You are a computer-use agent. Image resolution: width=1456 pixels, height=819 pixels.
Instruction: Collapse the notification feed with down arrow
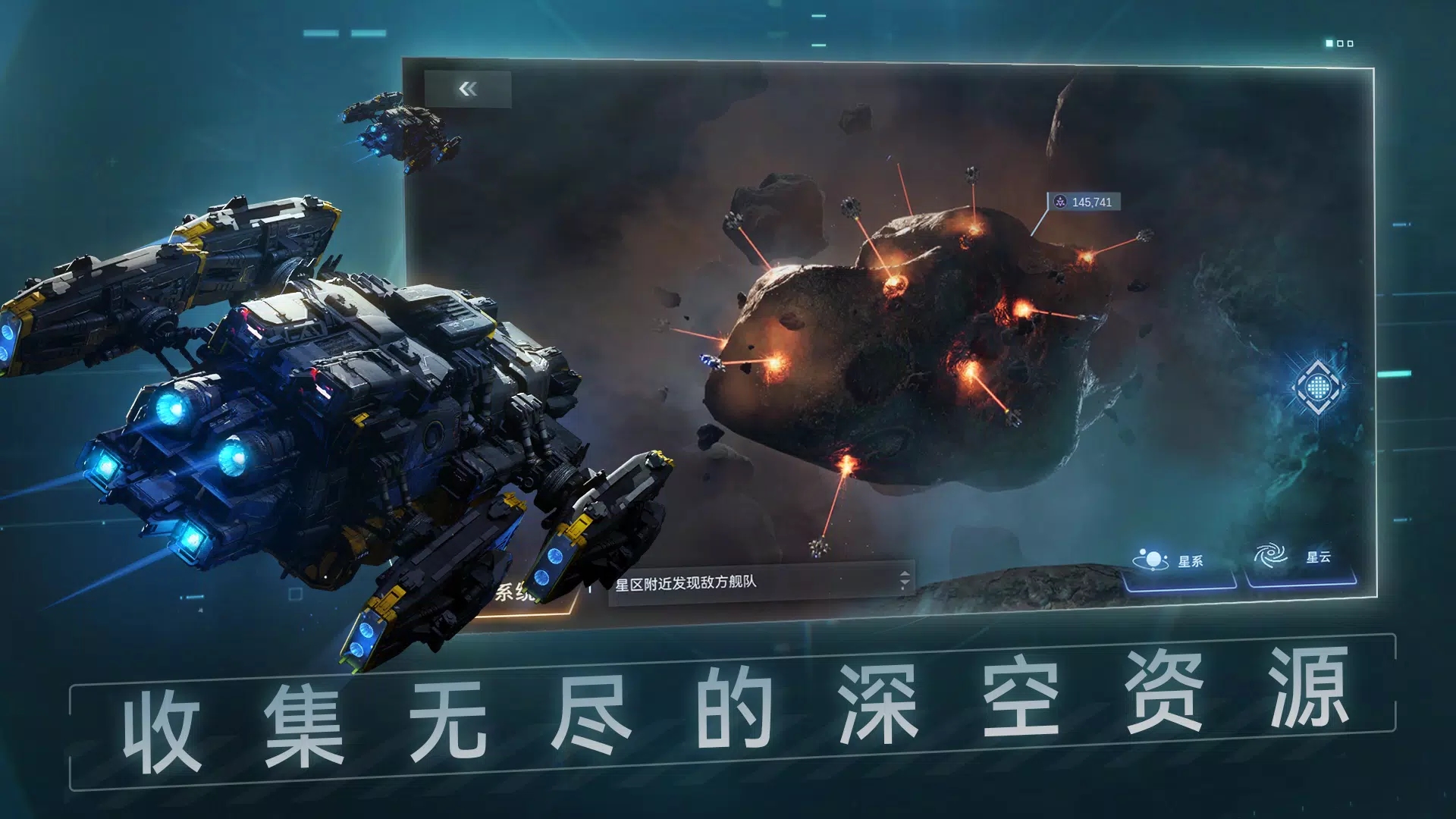(x=905, y=584)
